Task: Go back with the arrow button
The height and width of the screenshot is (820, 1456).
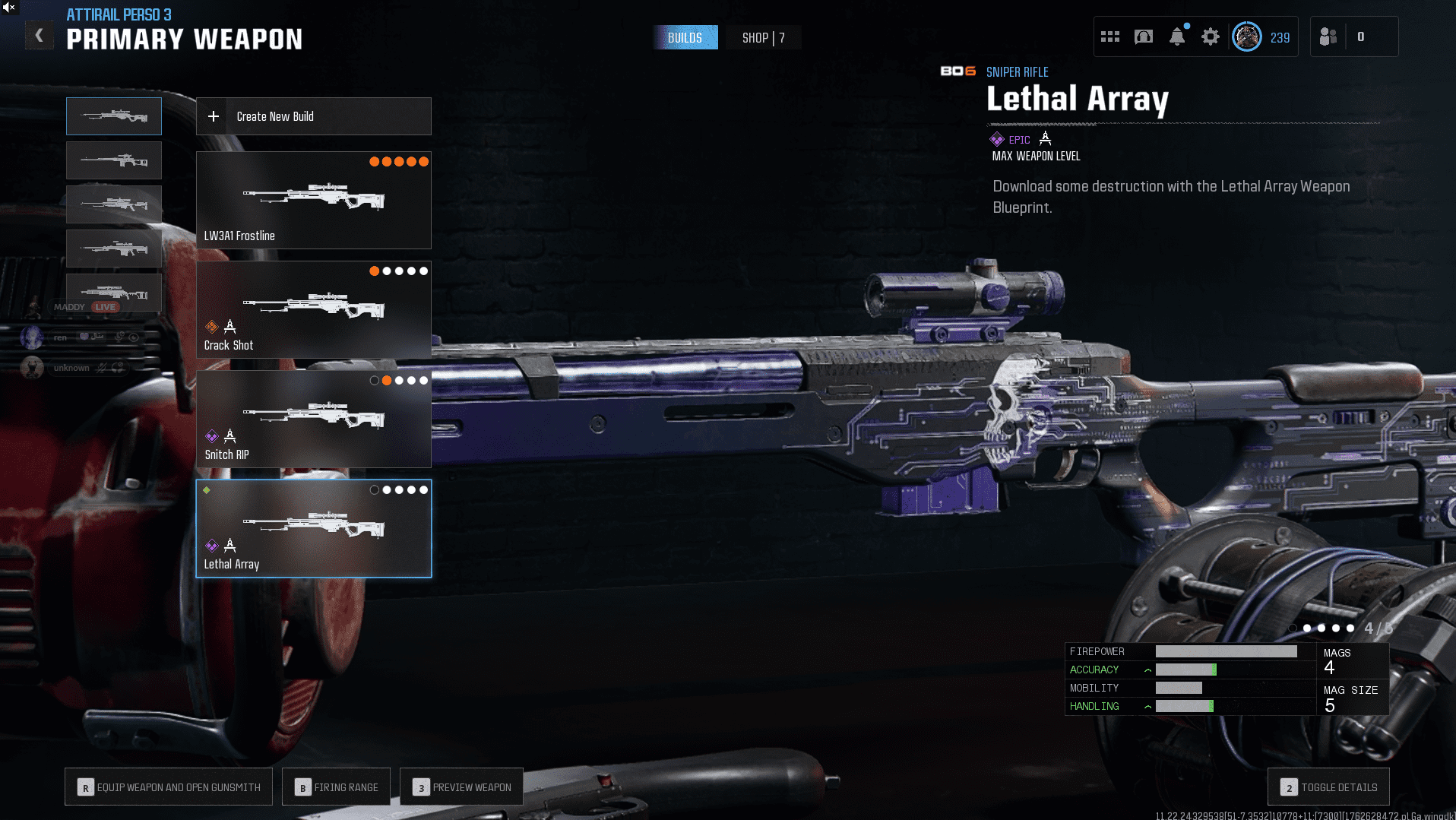Action: (x=39, y=36)
